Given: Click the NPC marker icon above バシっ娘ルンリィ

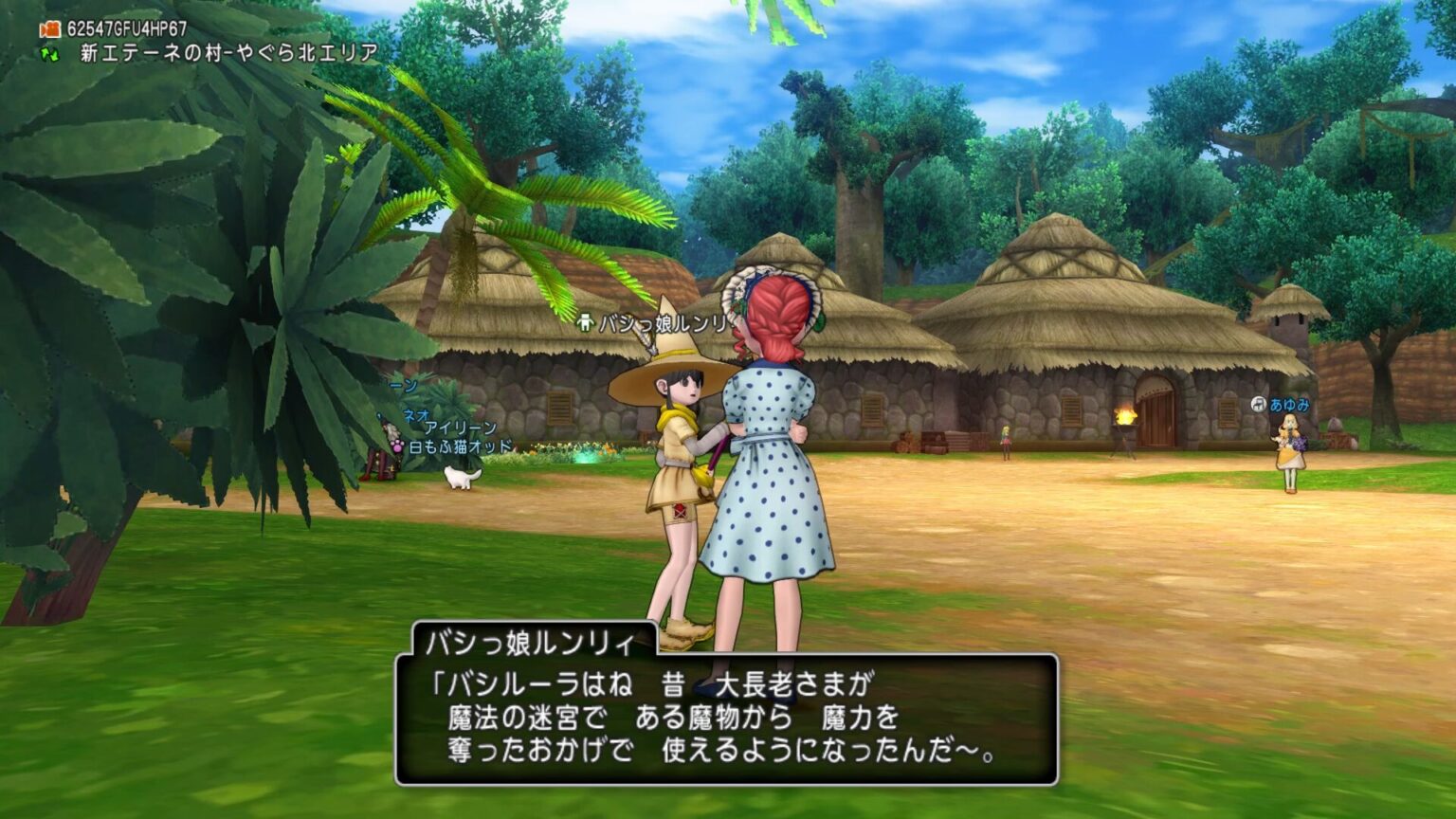Looking at the screenshot, I should coord(585,323).
